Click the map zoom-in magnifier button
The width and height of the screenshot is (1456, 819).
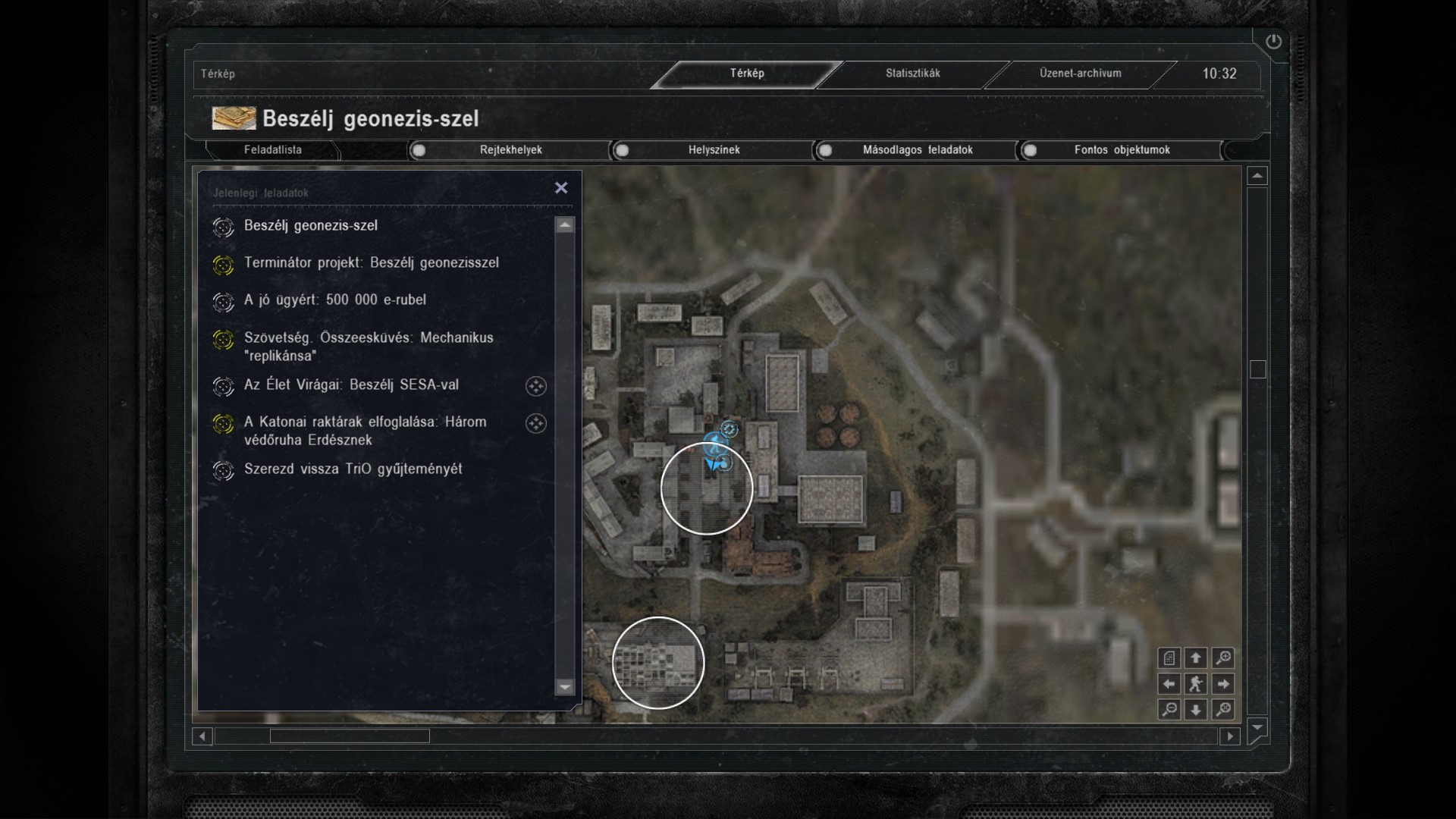(x=1222, y=658)
